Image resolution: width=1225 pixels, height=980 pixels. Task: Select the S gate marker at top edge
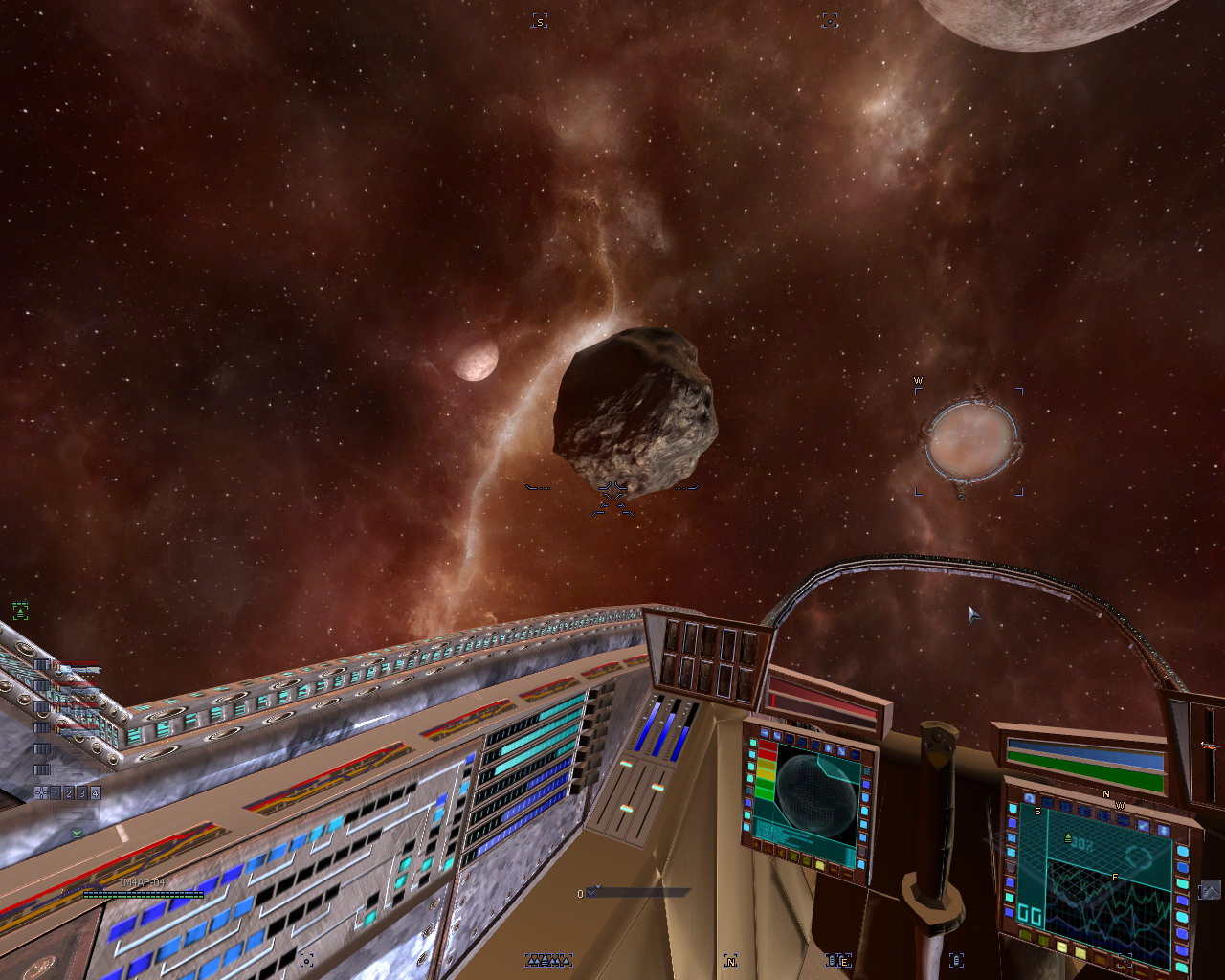click(x=540, y=21)
